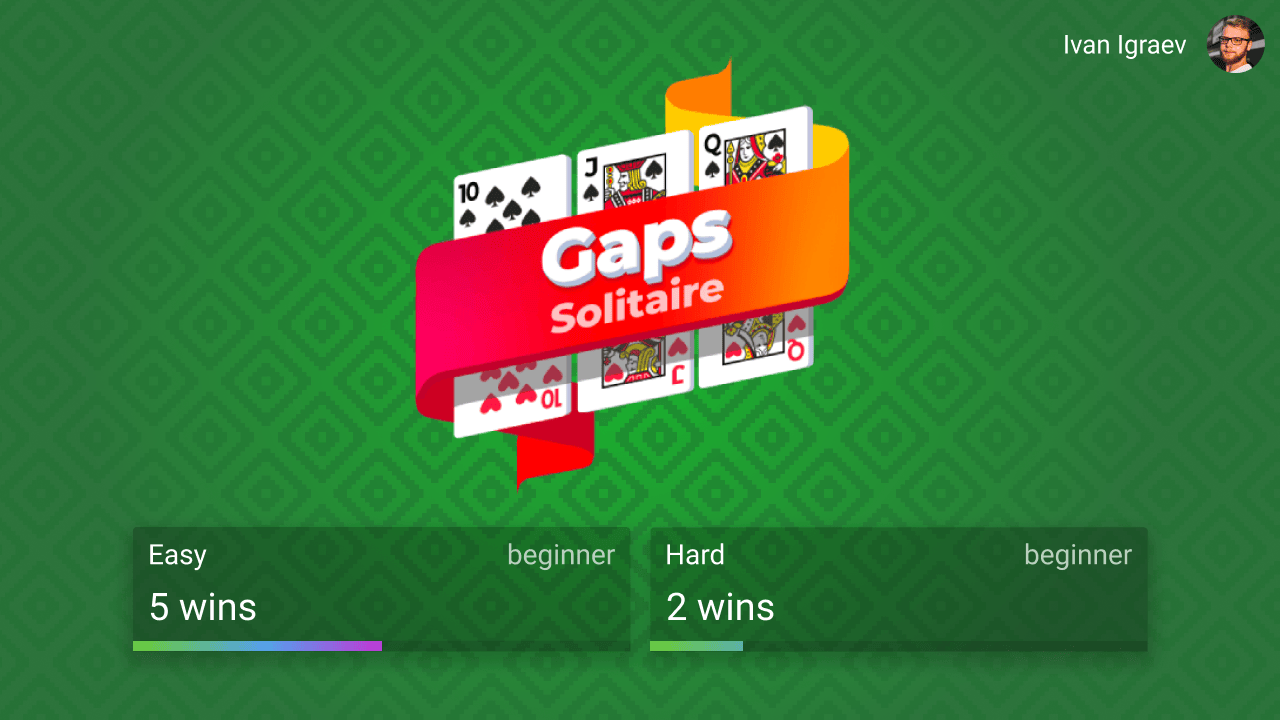Click the progress bar under the Hard panel
The image size is (1280, 720).
click(x=897, y=646)
